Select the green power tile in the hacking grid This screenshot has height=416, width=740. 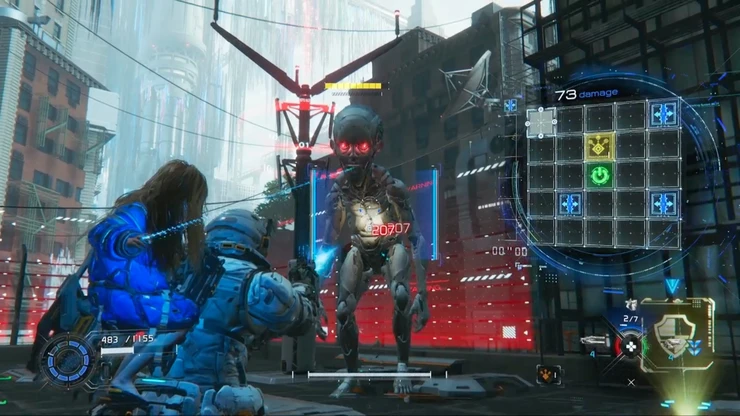pyautogui.click(x=600, y=176)
